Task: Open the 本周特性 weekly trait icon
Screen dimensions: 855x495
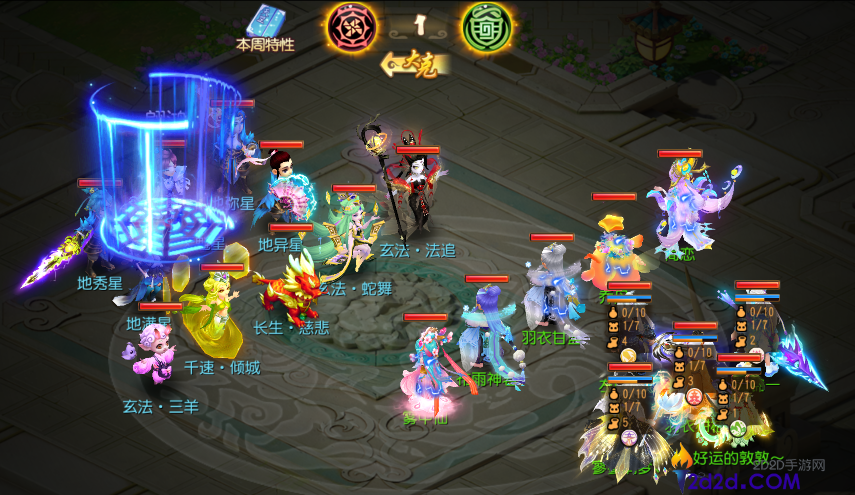Action: tap(265, 24)
